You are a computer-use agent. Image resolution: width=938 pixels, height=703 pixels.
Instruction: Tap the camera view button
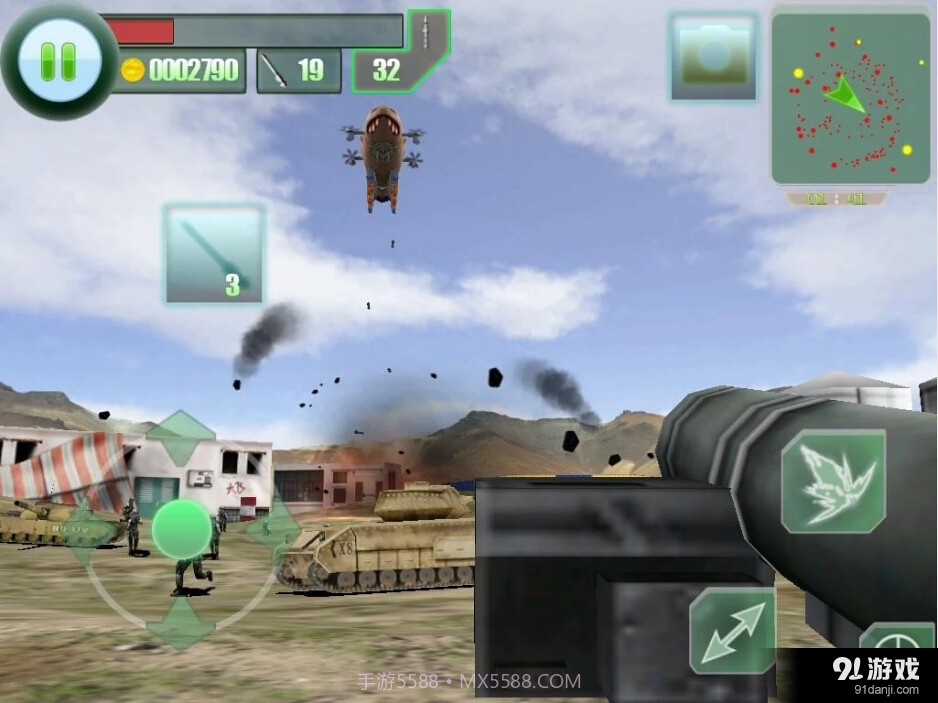(x=713, y=57)
